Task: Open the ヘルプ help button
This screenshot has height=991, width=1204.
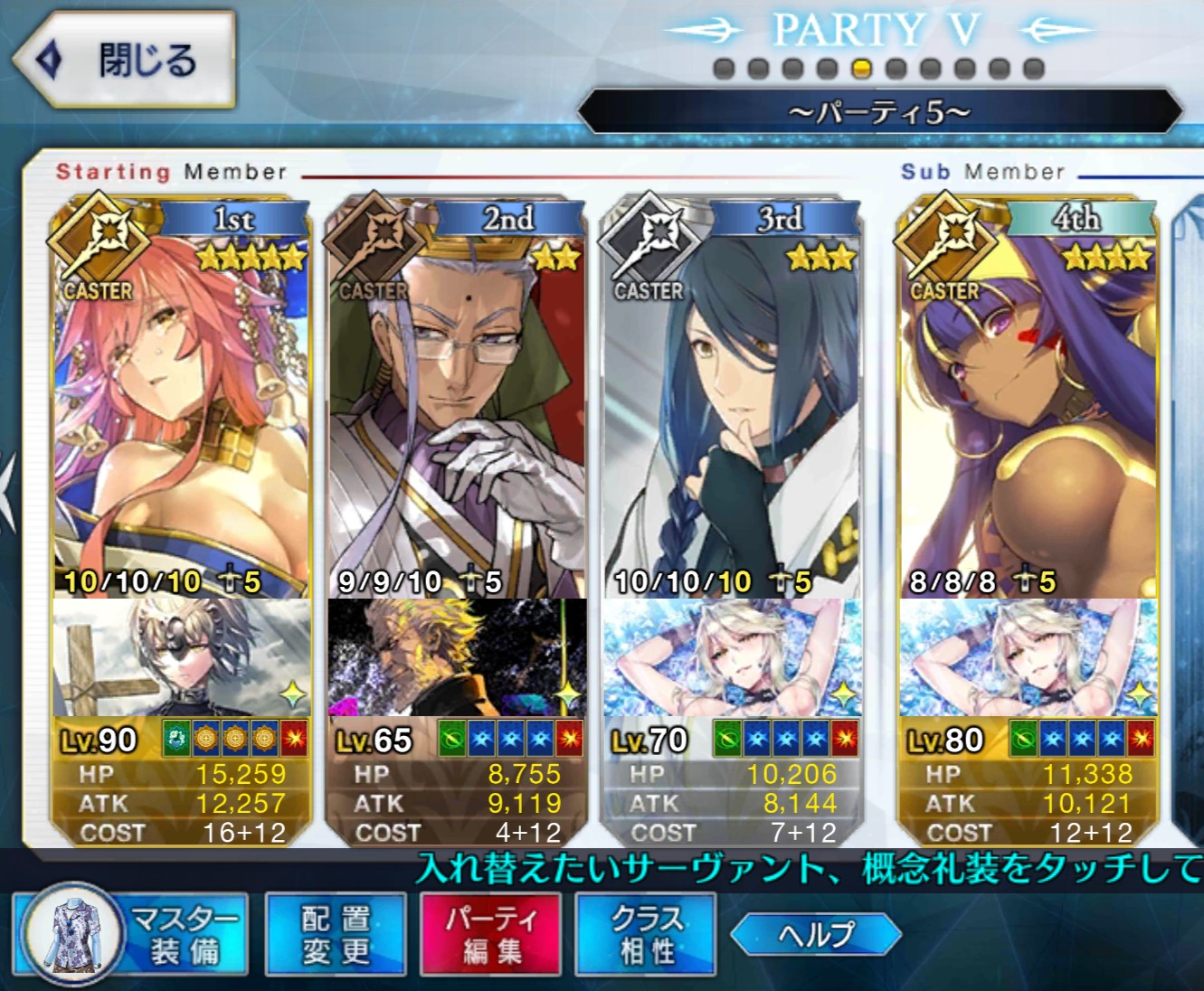Action: (816, 934)
